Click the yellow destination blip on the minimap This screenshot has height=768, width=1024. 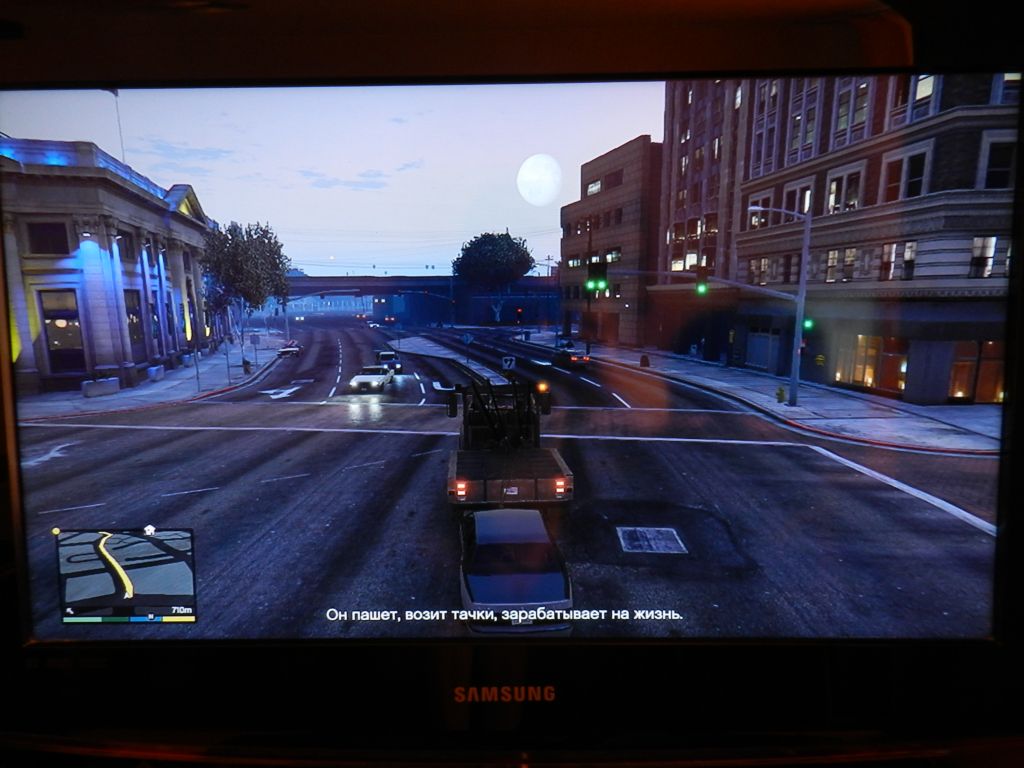(x=57, y=531)
